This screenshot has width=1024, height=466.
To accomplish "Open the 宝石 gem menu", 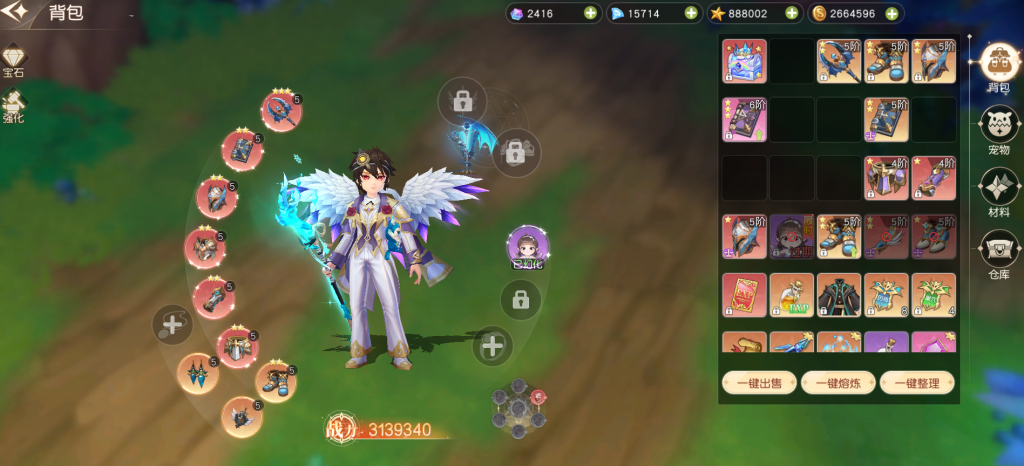I will click(x=14, y=62).
